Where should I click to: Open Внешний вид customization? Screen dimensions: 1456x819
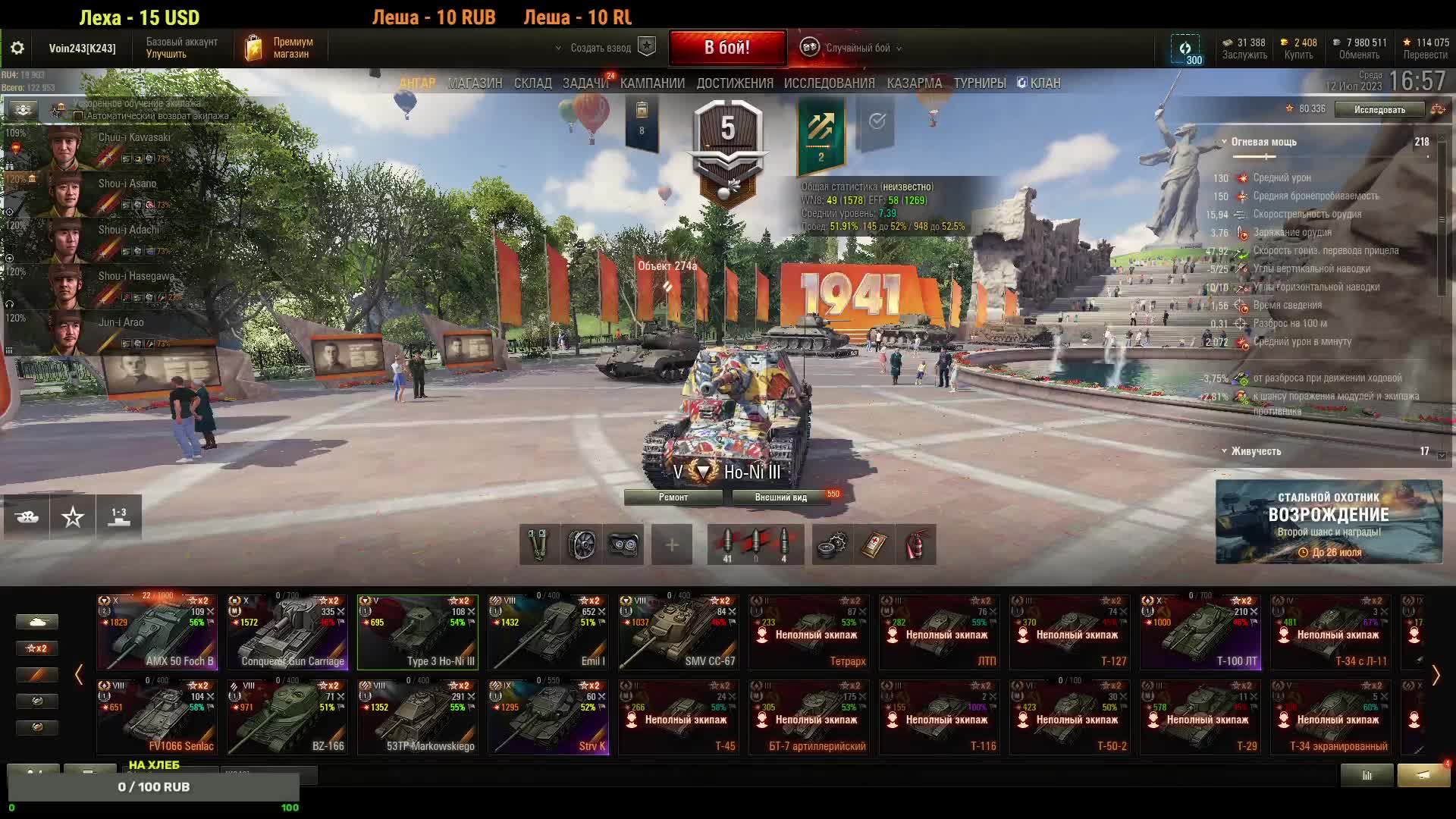click(780, 497)
